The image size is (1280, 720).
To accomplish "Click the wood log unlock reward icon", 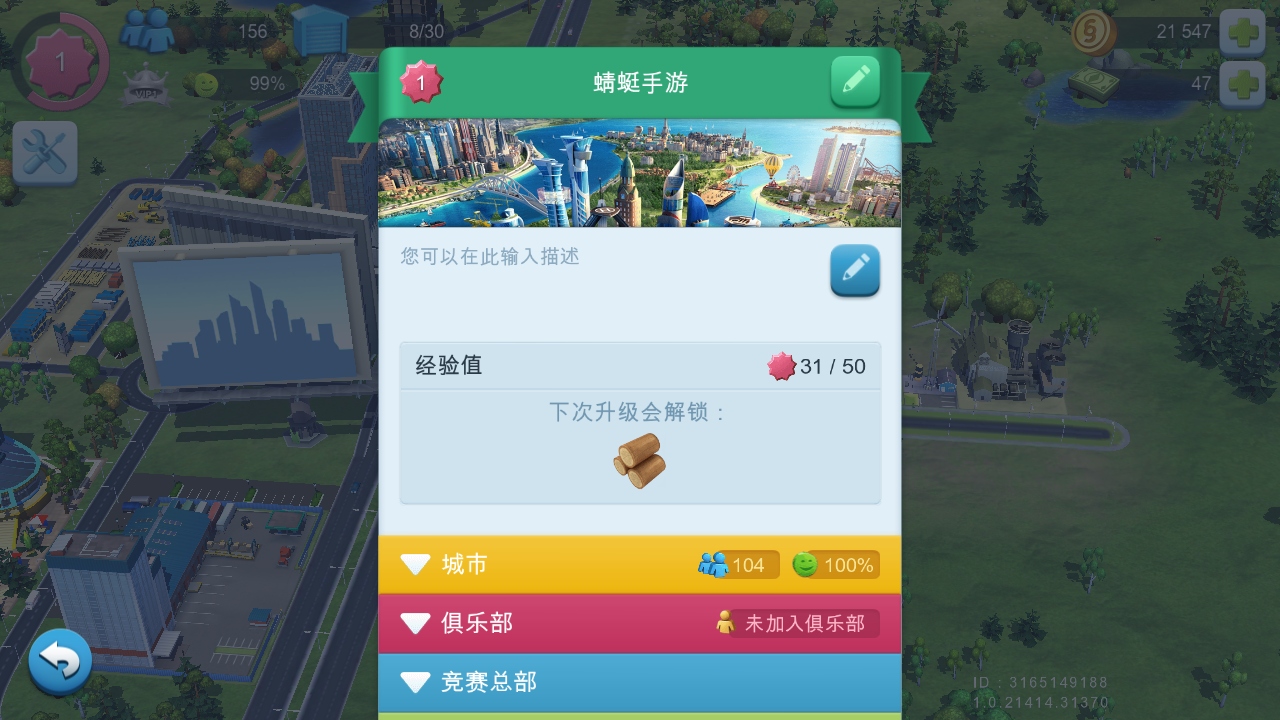I will click(x=640, y=462).
